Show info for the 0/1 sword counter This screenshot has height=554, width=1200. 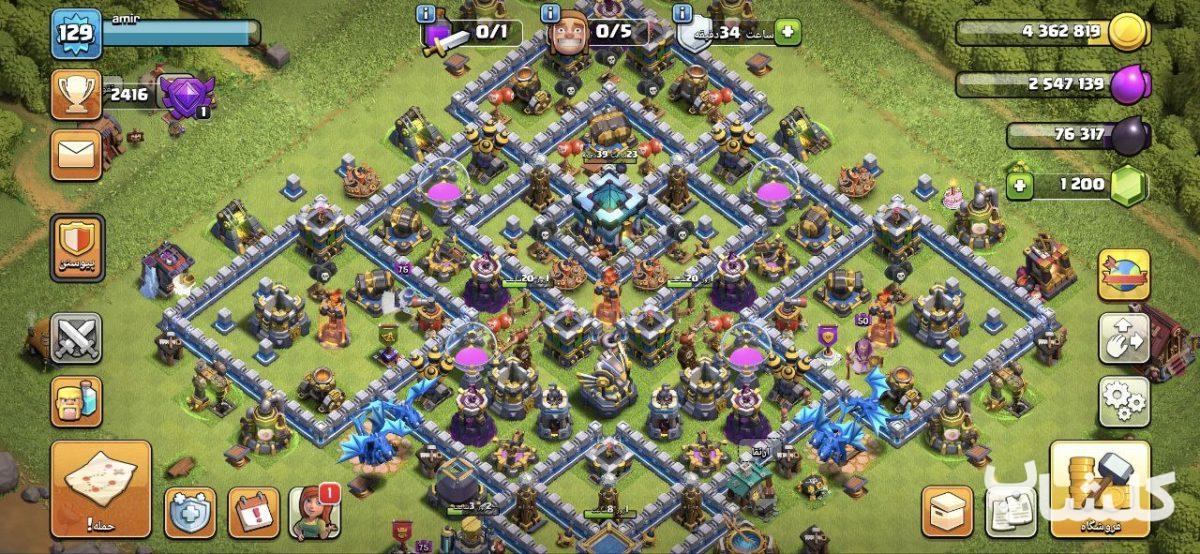427,14
